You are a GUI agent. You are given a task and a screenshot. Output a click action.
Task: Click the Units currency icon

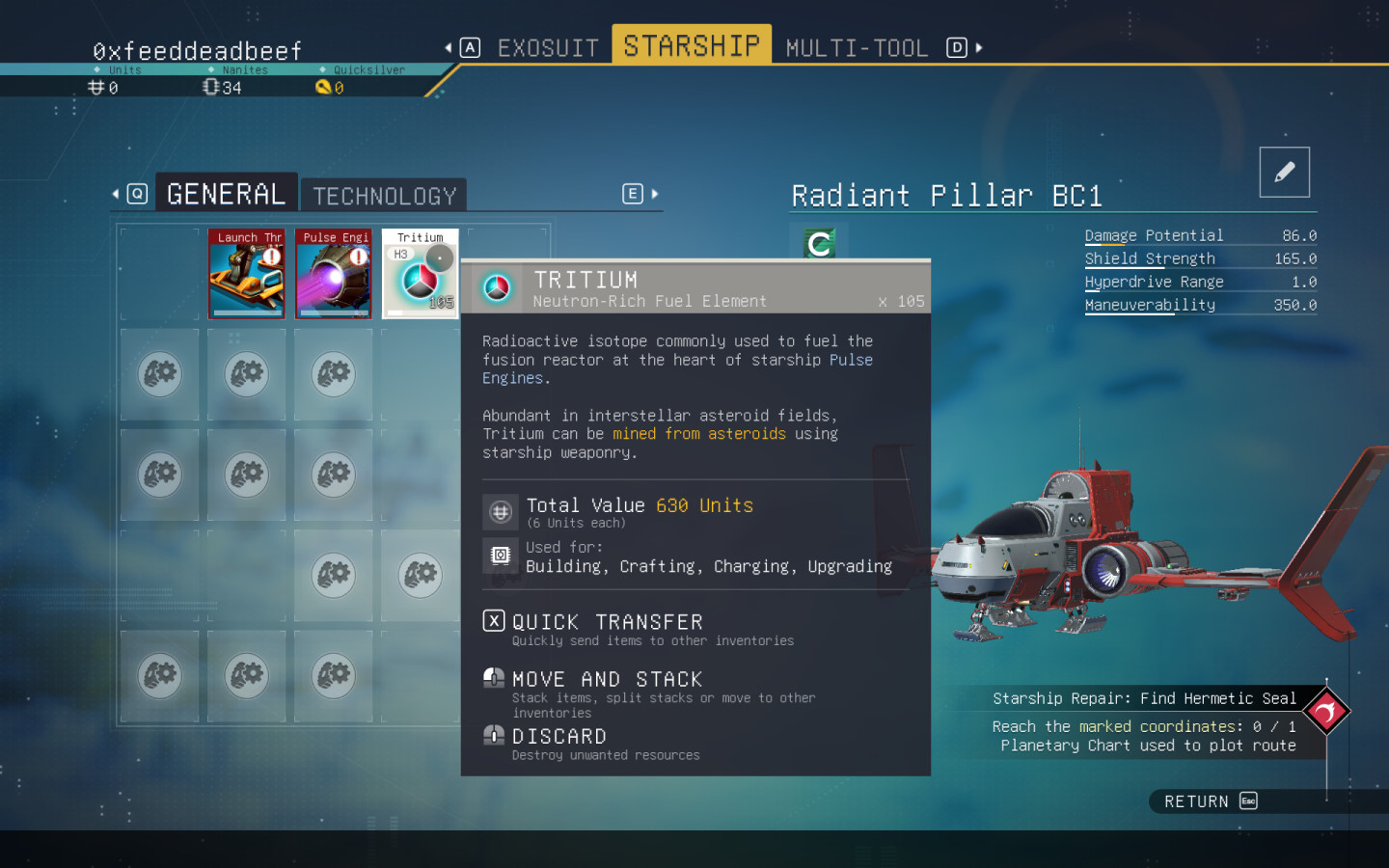click(95, 87)
